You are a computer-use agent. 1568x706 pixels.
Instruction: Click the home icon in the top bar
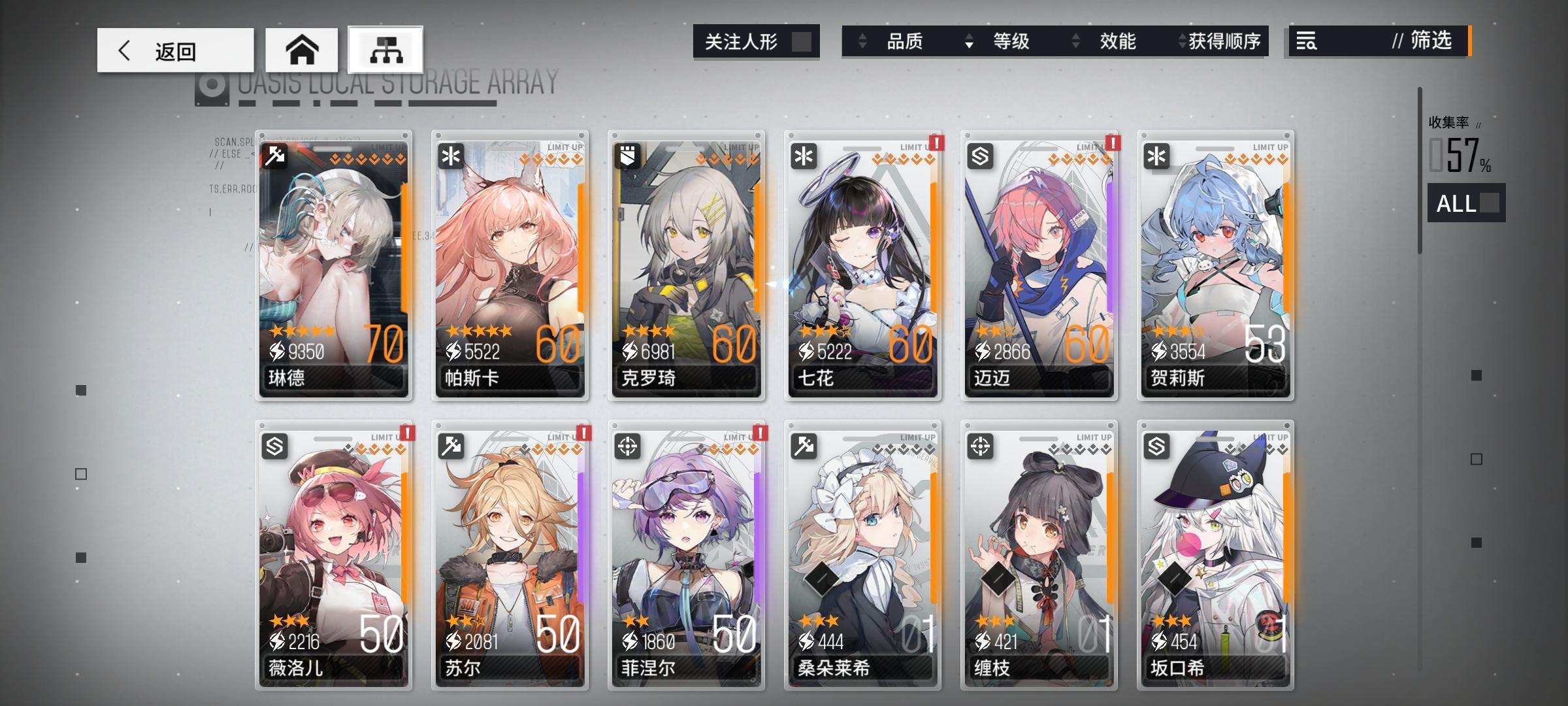pyautogui.click(x=302, y=49)
